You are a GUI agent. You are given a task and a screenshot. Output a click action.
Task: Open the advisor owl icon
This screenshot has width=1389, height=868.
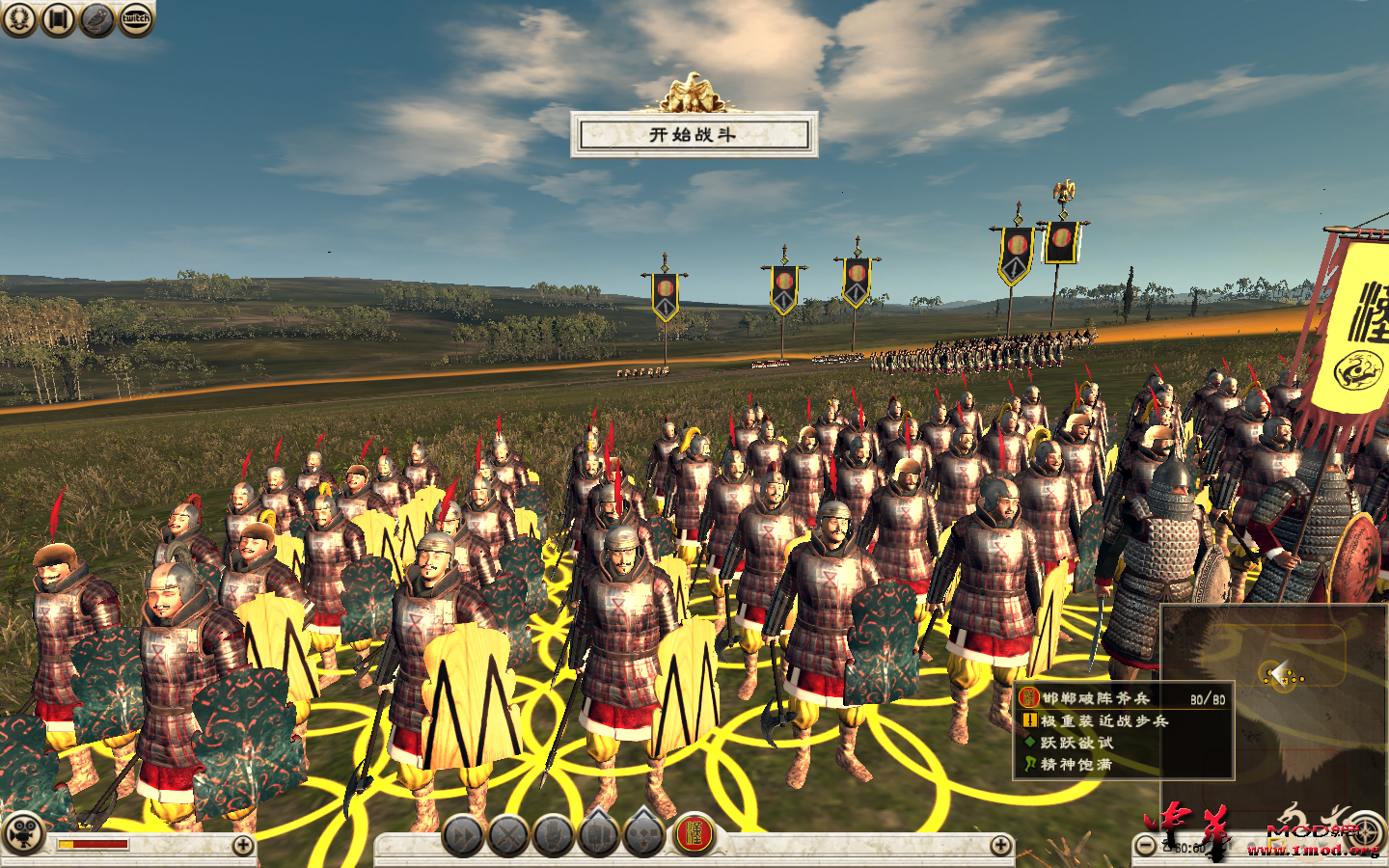[96, 20]
